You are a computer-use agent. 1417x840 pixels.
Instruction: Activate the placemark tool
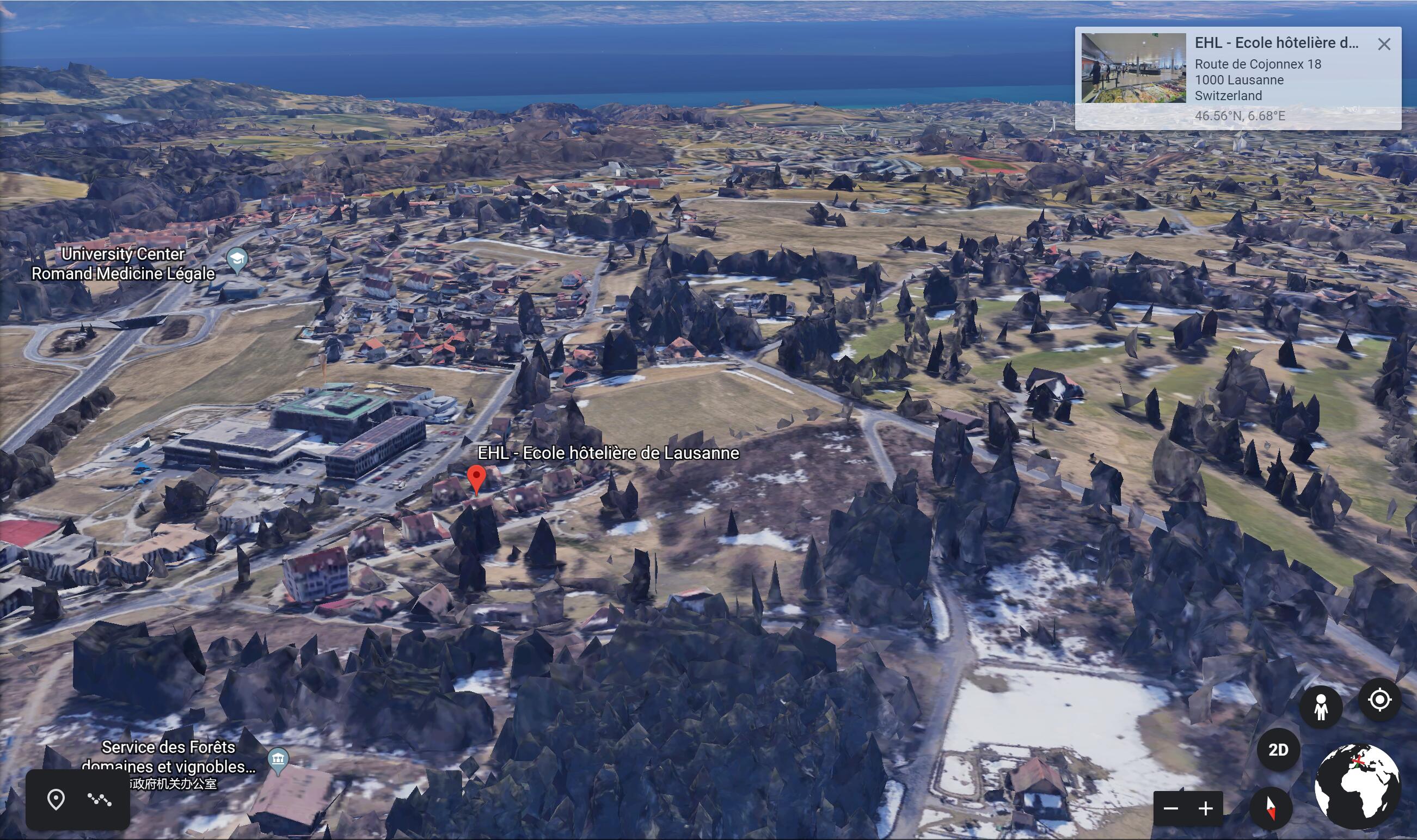[x=56, y=799]
